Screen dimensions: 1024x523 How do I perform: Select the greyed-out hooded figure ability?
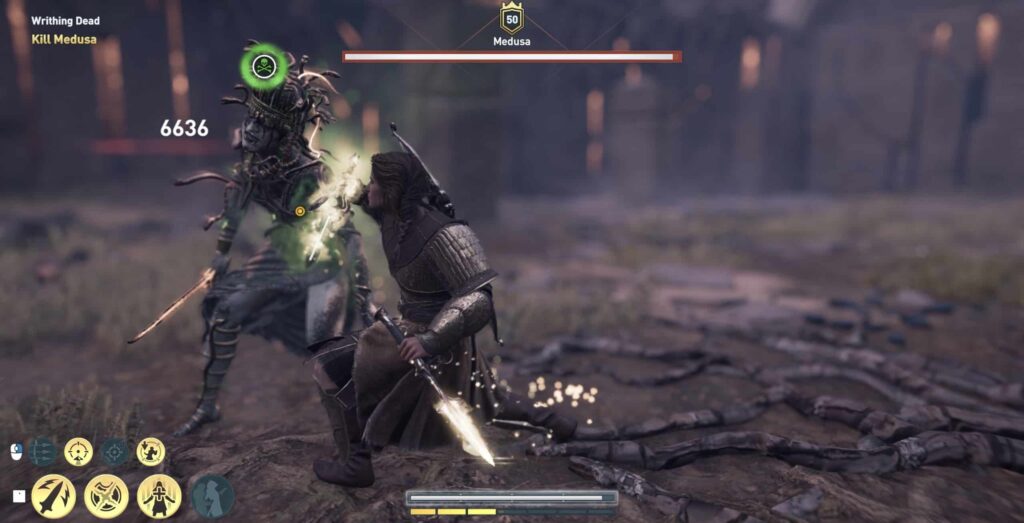pyautogui.click(x=212, y=496)
